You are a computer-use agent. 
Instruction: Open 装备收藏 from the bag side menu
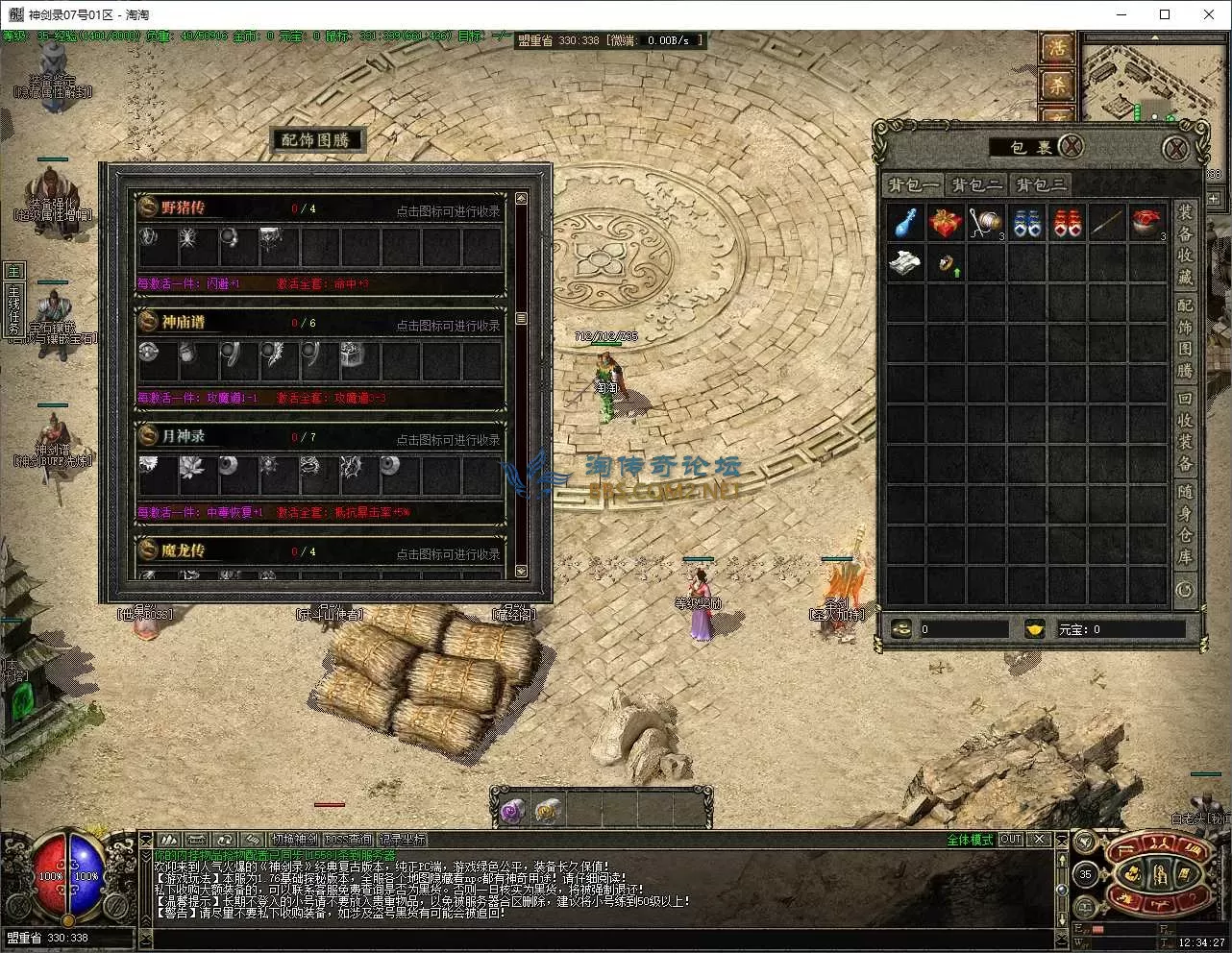click(1185, 244)
